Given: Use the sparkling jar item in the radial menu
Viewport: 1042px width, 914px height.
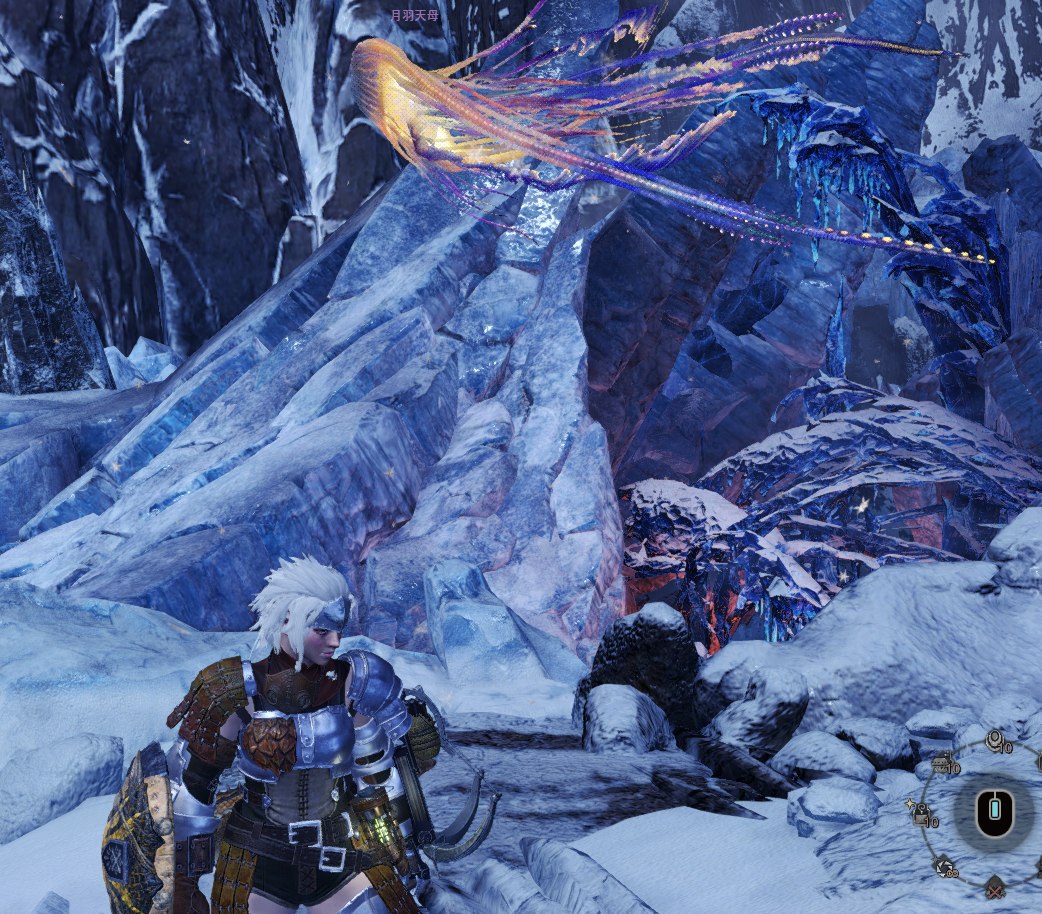Looking at the screenshot, I should click(x=920, y=817).
